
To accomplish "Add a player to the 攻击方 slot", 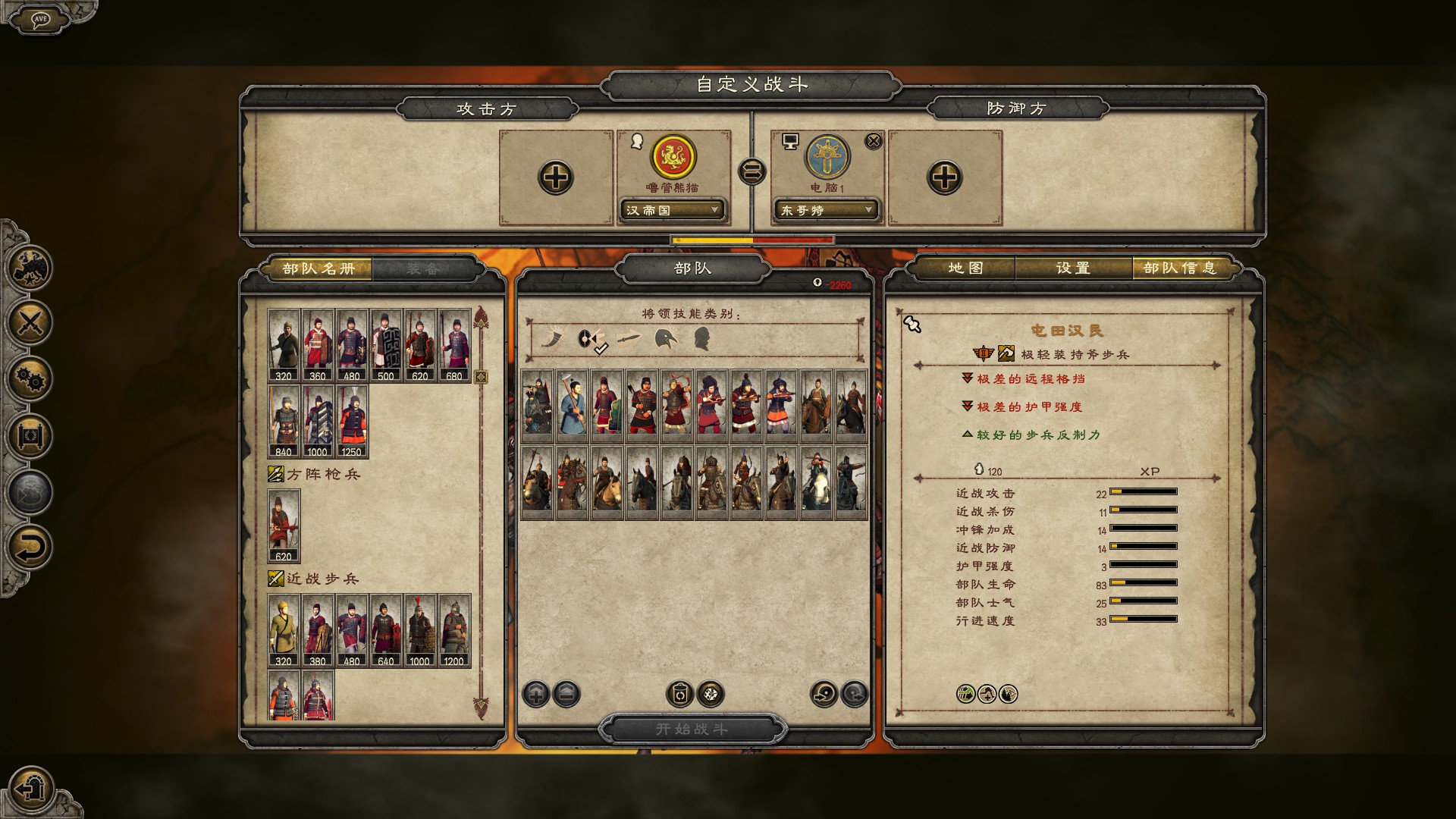I will (x=556, y=178).
